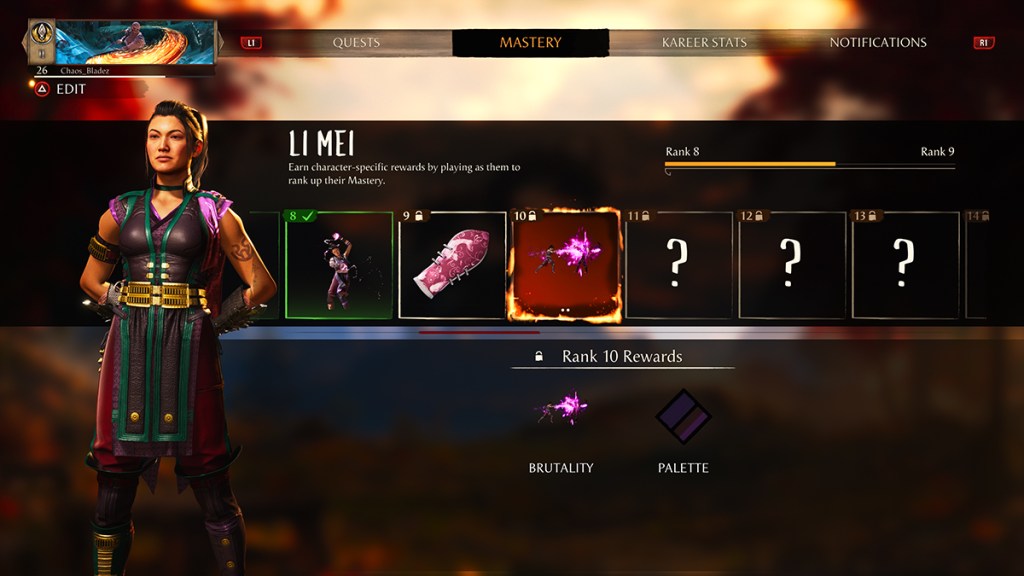Pick the locked rank 11 mystery tile
Image resolution: width=1024 pixels, height=576 pixels.
[678, 265]
